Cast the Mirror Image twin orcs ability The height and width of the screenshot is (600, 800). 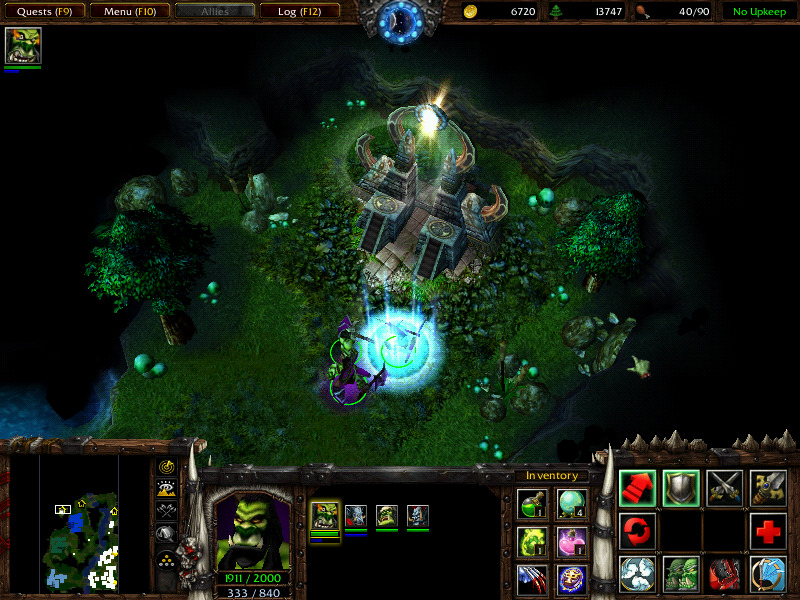pyautogui.click(x=681, y=575)
